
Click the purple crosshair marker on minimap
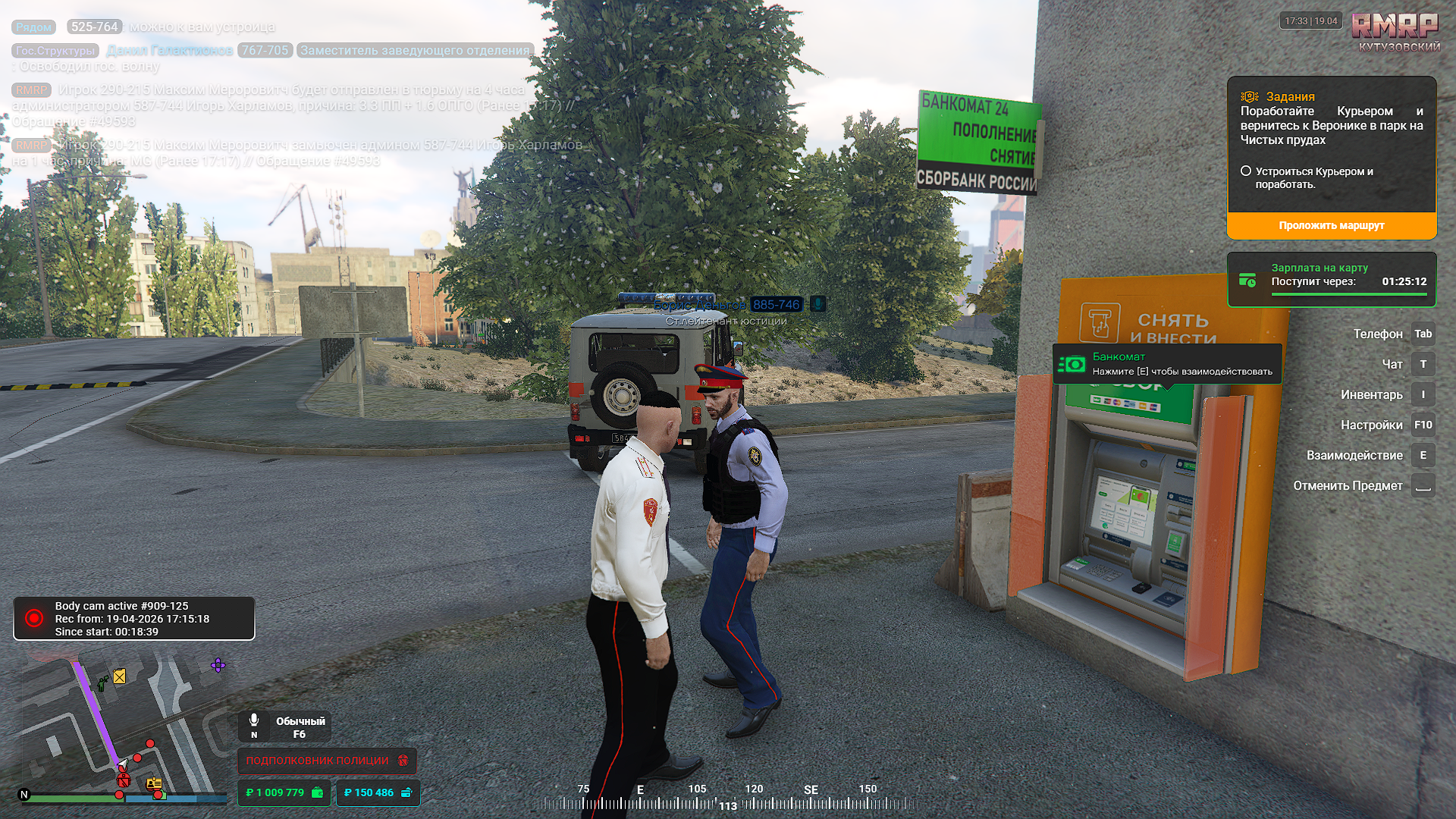click(218, 666)
